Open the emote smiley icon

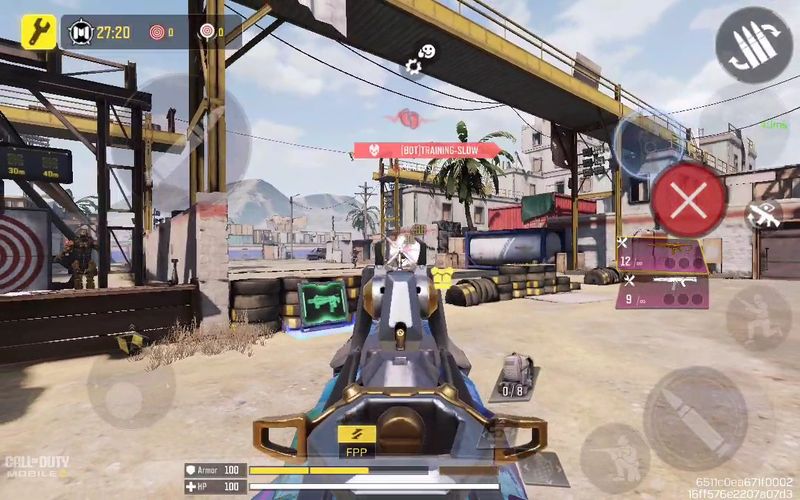coord(428,50)
